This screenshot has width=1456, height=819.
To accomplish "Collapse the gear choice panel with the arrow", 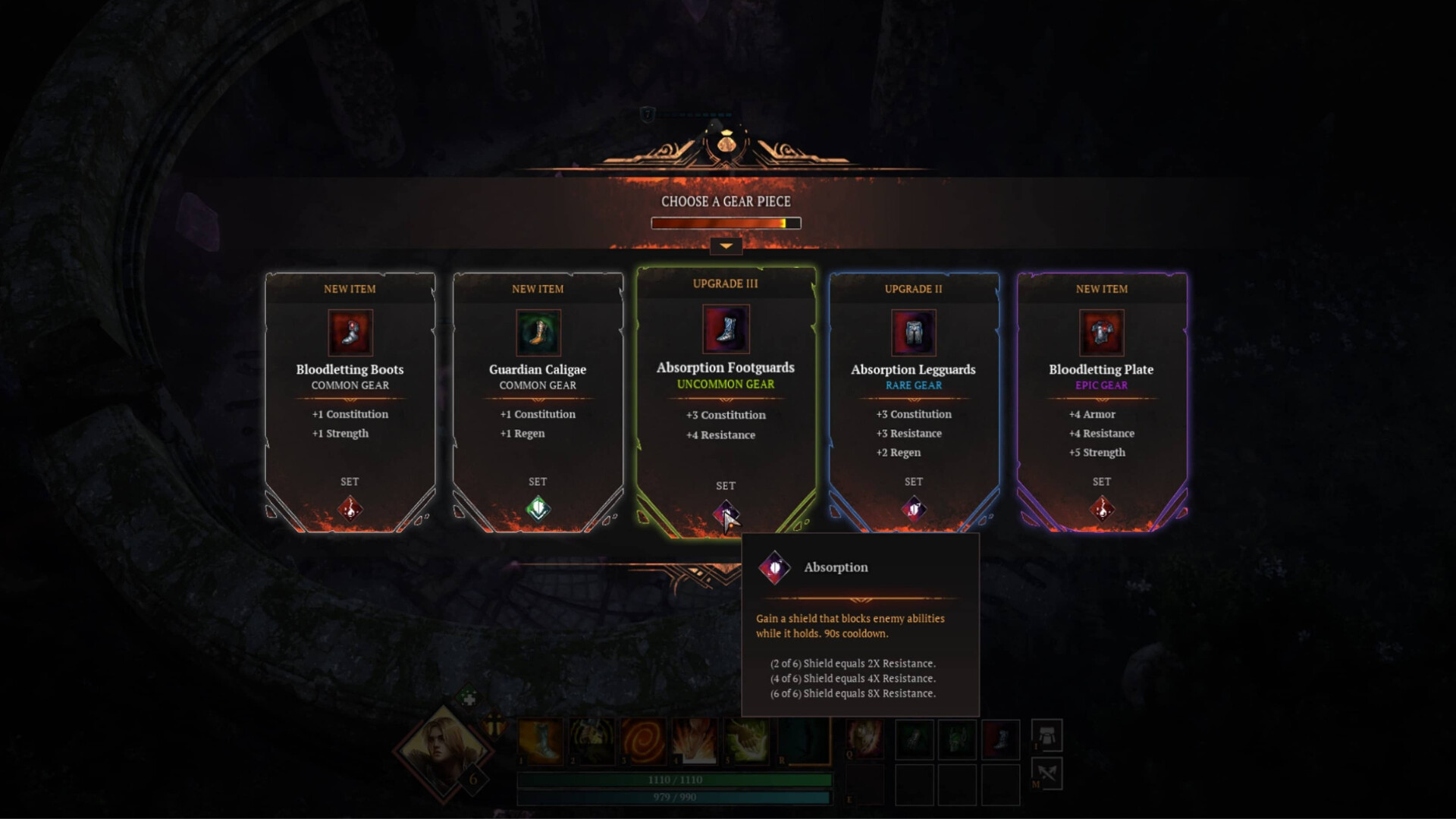I will tap(726, 246).
